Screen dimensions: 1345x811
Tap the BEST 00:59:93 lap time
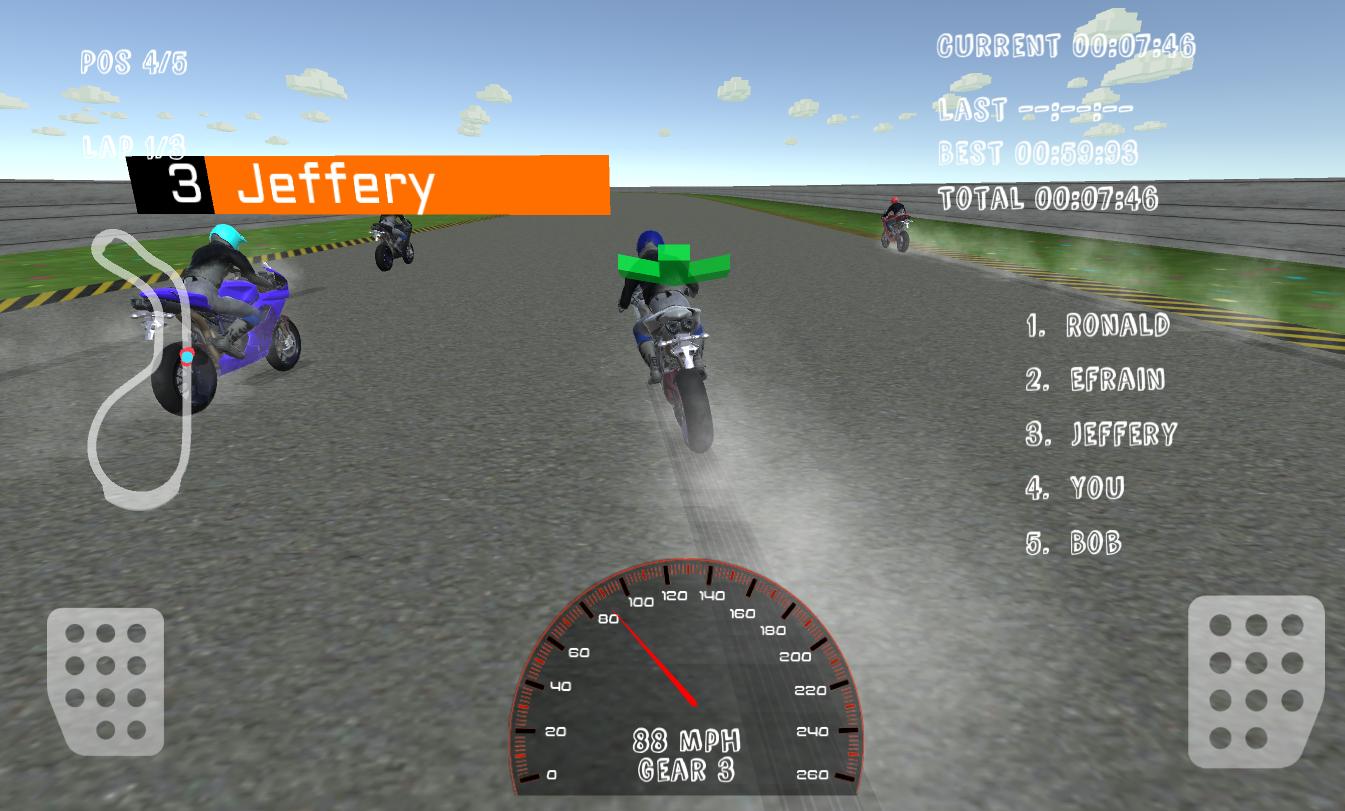[x=1040, y=152]
